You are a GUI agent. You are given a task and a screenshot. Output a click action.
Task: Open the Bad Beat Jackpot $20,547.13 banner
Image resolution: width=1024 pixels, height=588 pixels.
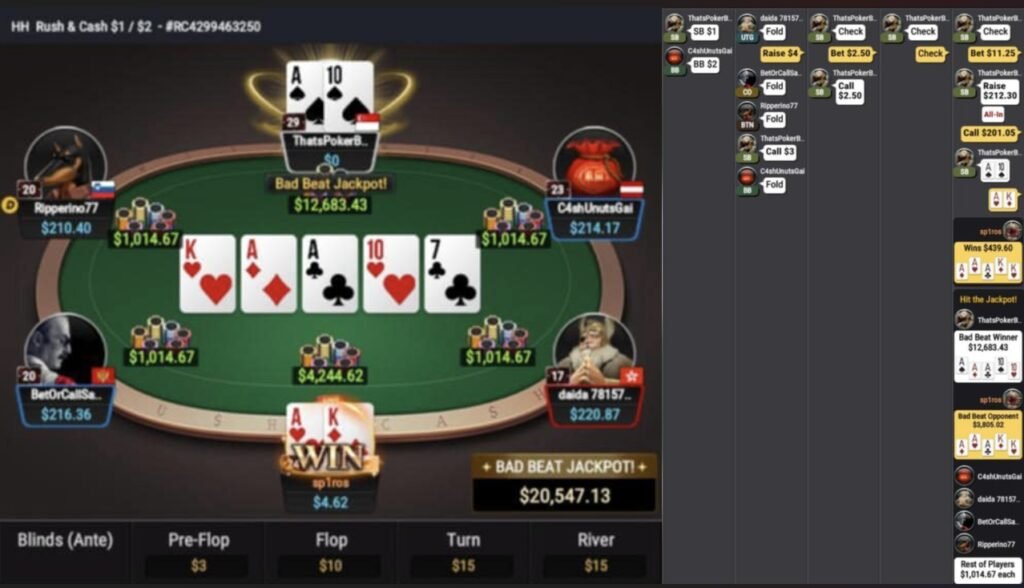pos(564,483)
